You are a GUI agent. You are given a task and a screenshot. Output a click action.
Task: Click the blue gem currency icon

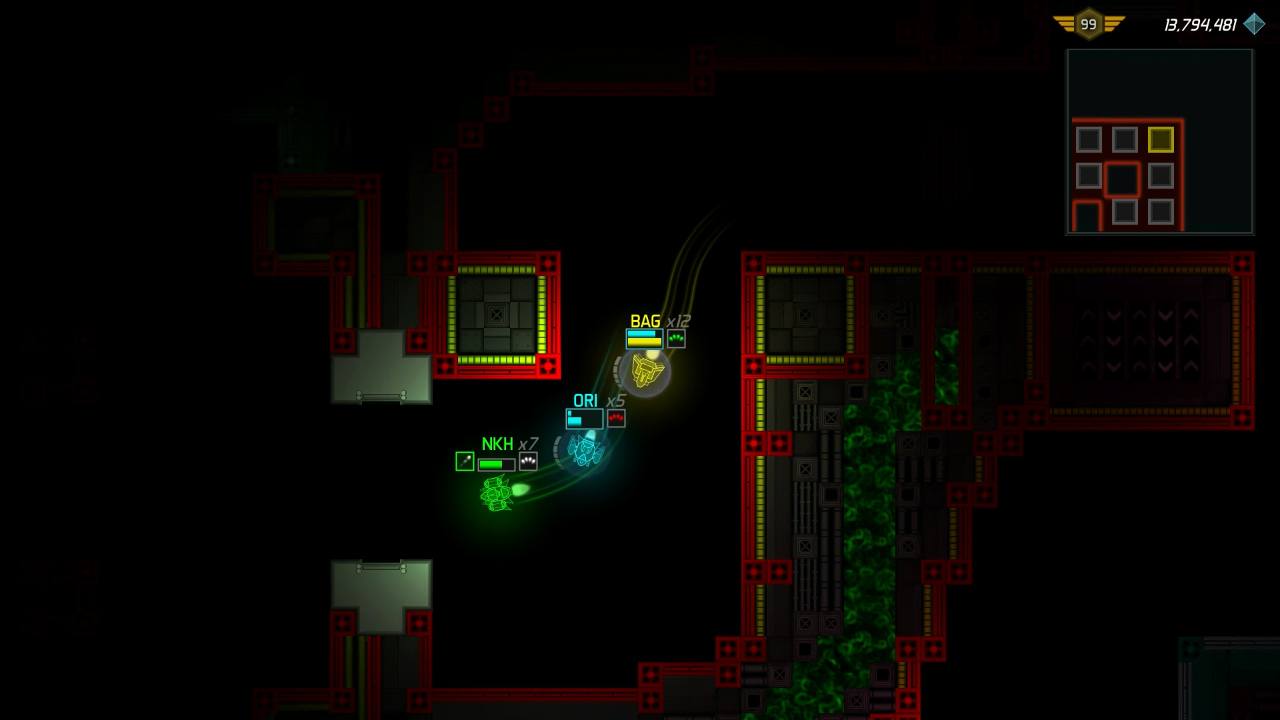(1254, 23)
